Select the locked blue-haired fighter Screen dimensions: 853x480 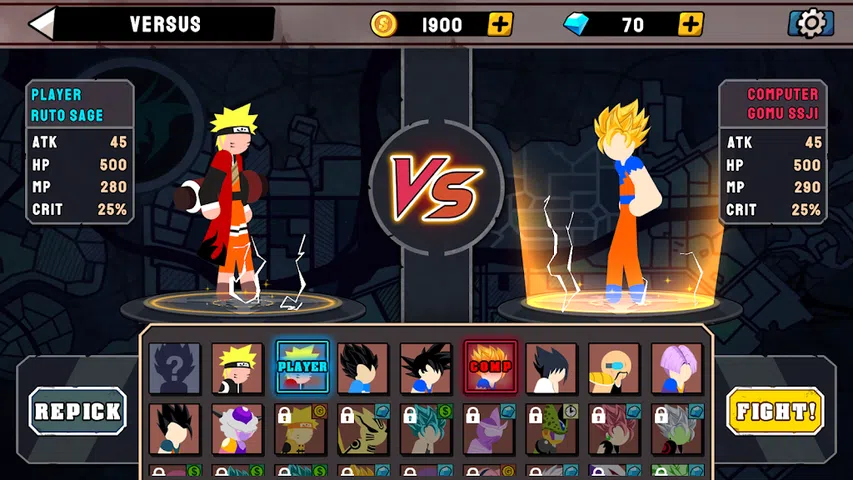(x=427, y=429)
